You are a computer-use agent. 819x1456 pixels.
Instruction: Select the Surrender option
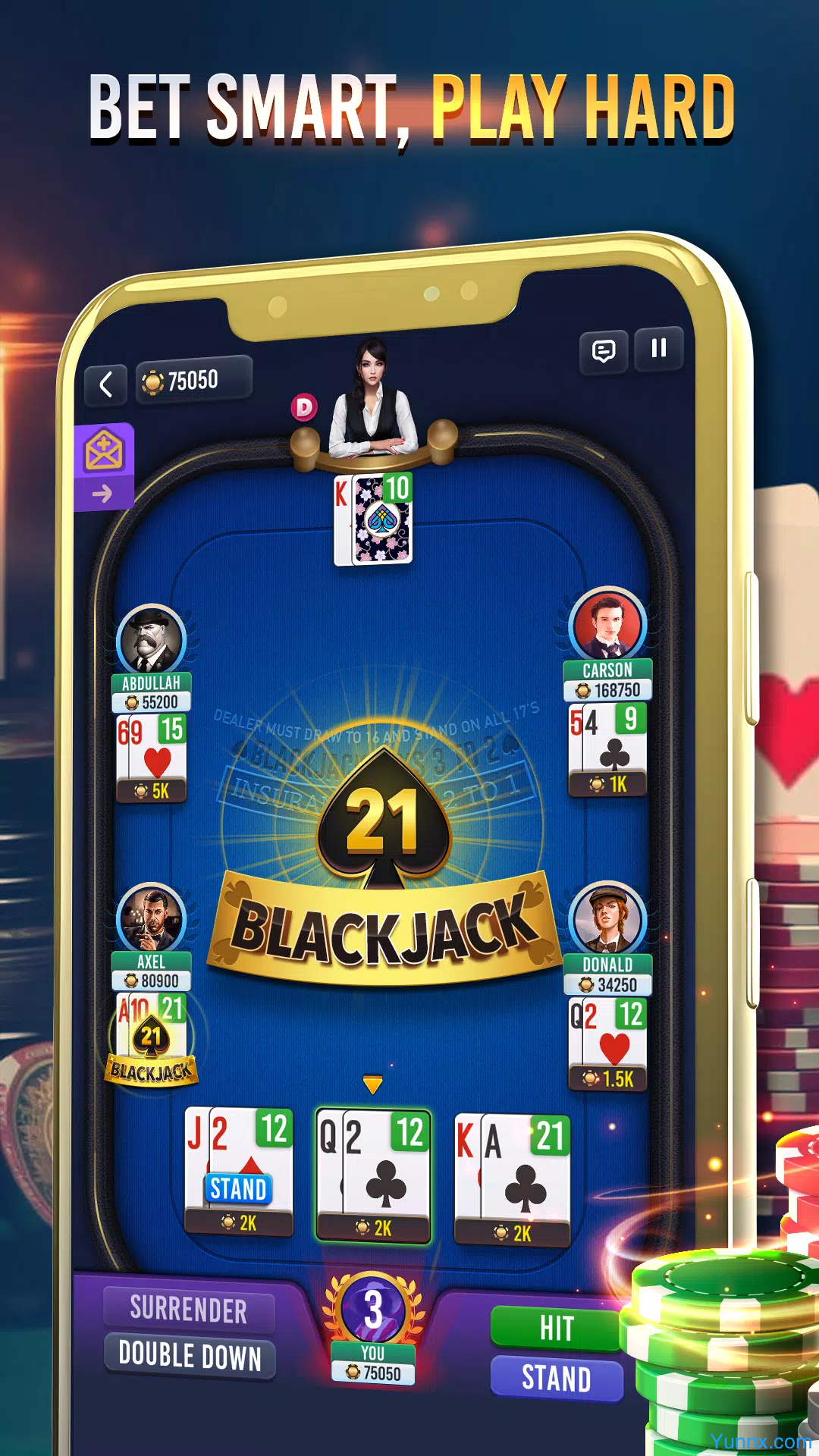189,1310
